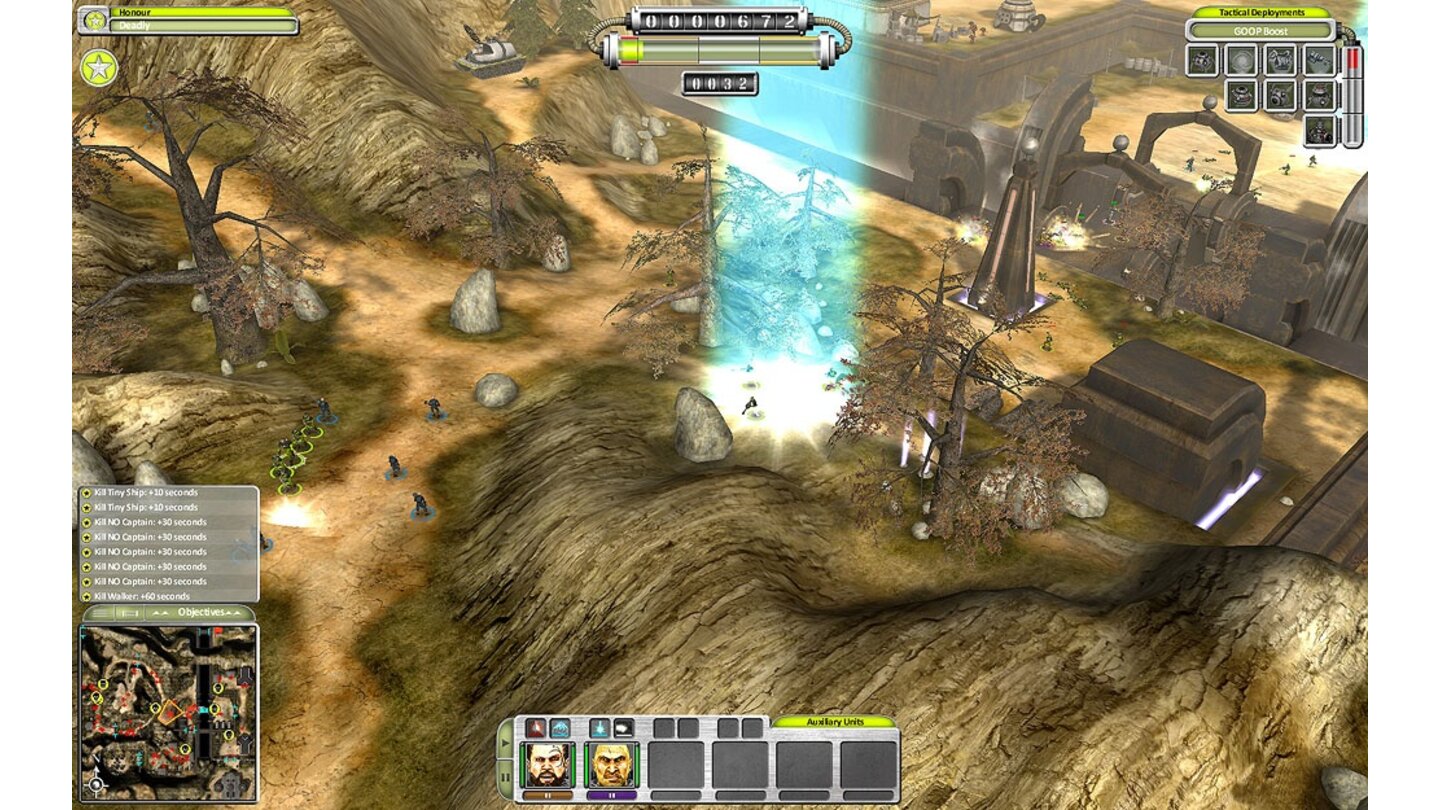Click the minimap compass button

click(97, 783)
